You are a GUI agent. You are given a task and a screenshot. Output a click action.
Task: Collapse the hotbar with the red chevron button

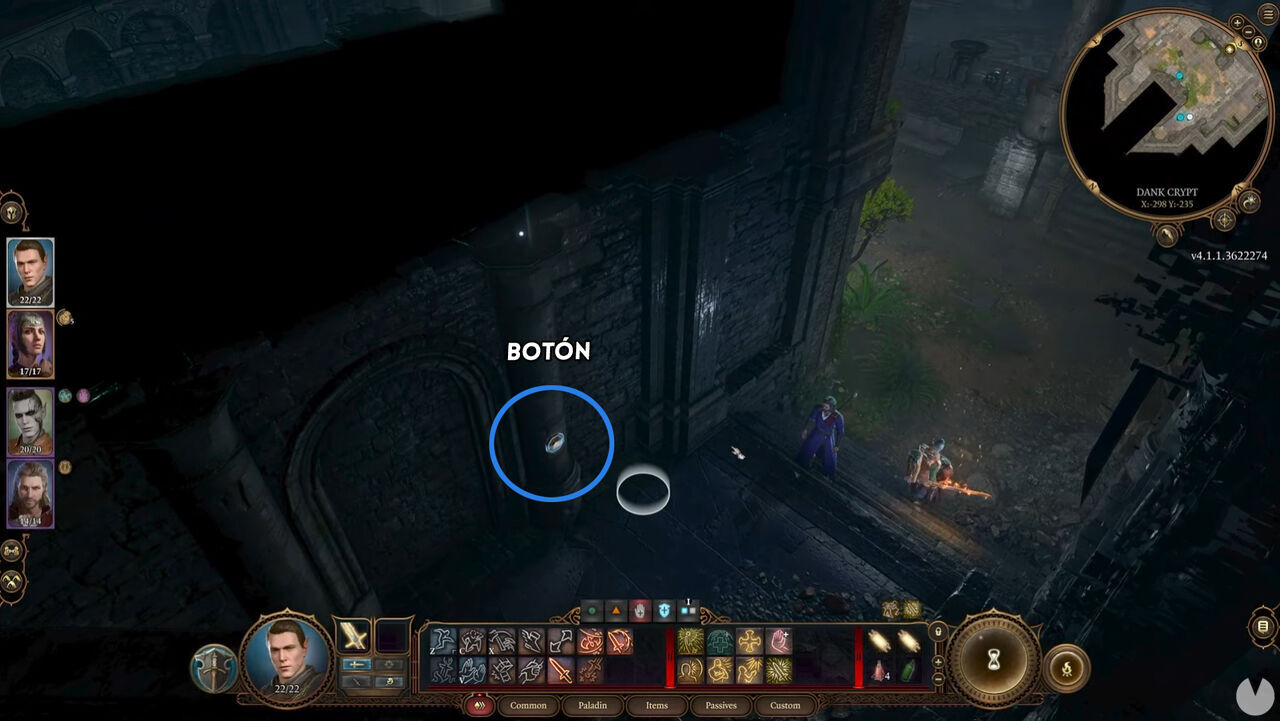[480, 706]
